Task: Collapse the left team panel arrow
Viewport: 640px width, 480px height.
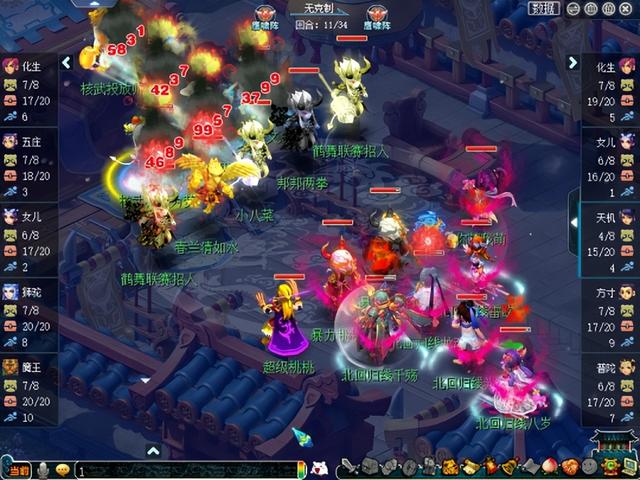Action: tap(66, 62)
